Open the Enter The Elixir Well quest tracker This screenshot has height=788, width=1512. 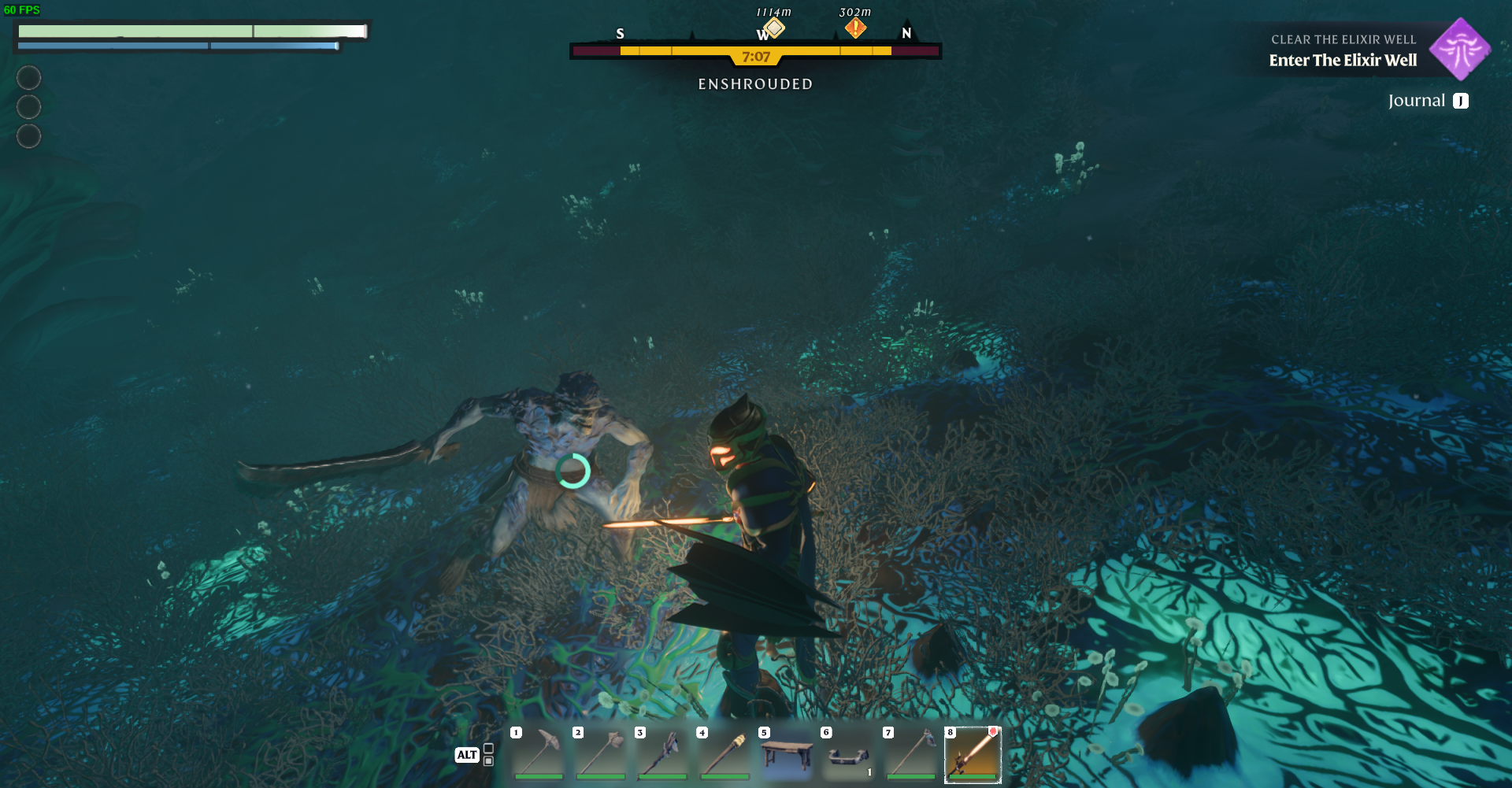1343,60
